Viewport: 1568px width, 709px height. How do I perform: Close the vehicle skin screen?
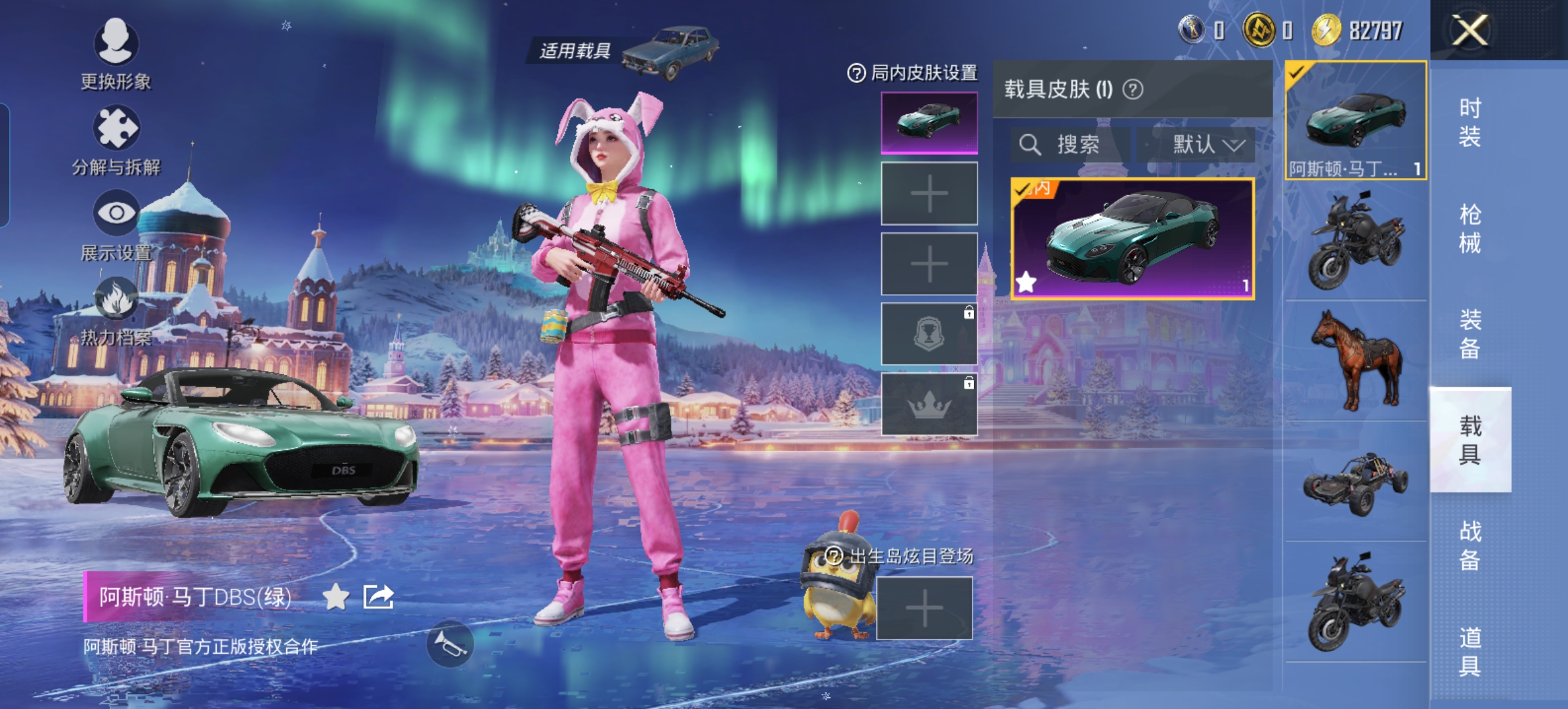1470,30
